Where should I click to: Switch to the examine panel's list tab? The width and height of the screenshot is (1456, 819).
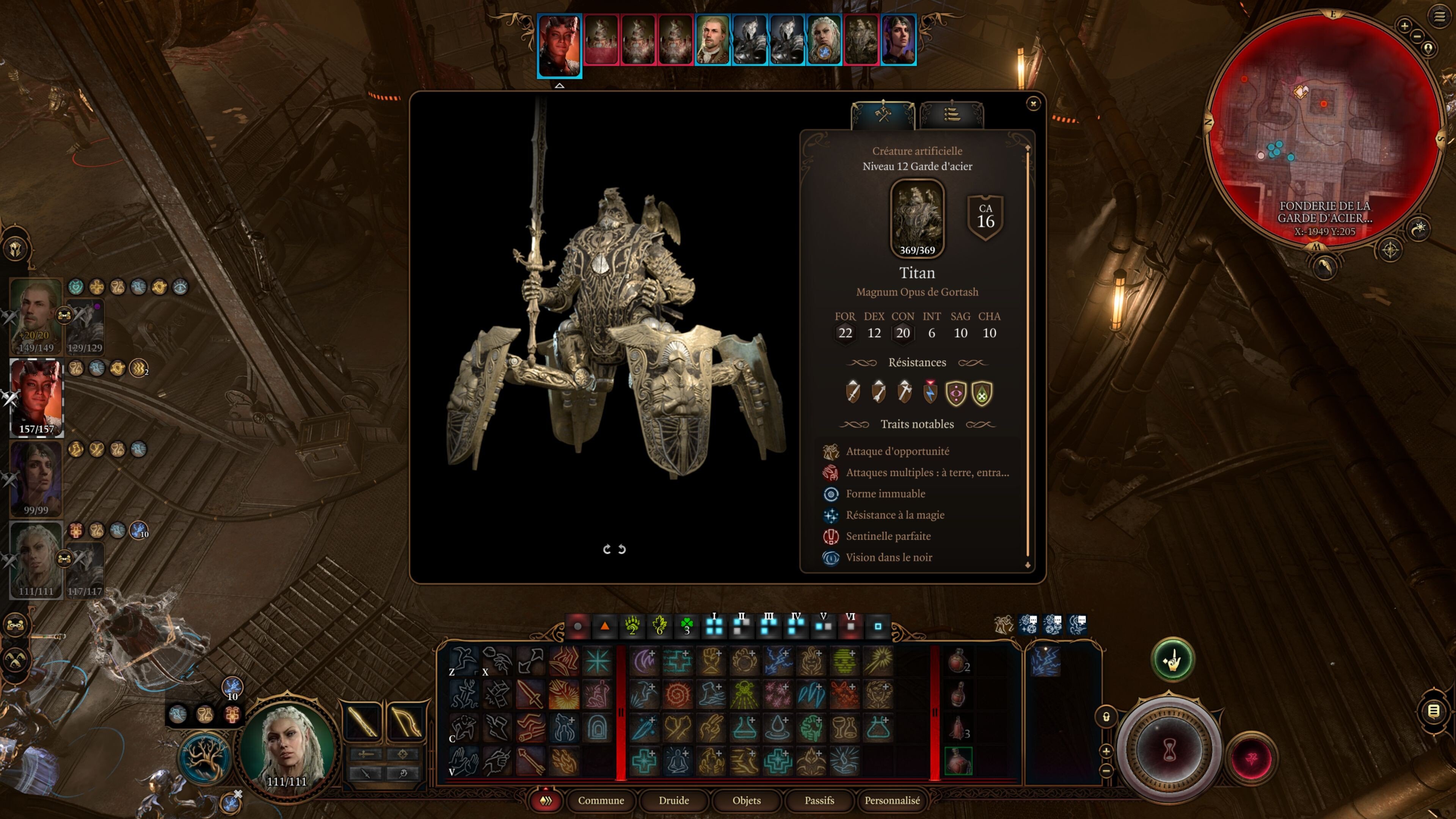(x=952, y=115)
